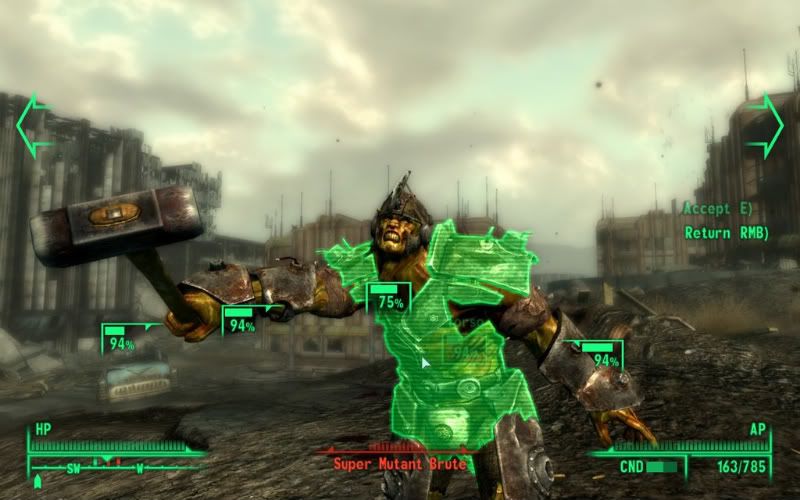Target the clawed arm's 94% box
The height and width of the screenshot is (500, 800).
click(x=604, y=355)
